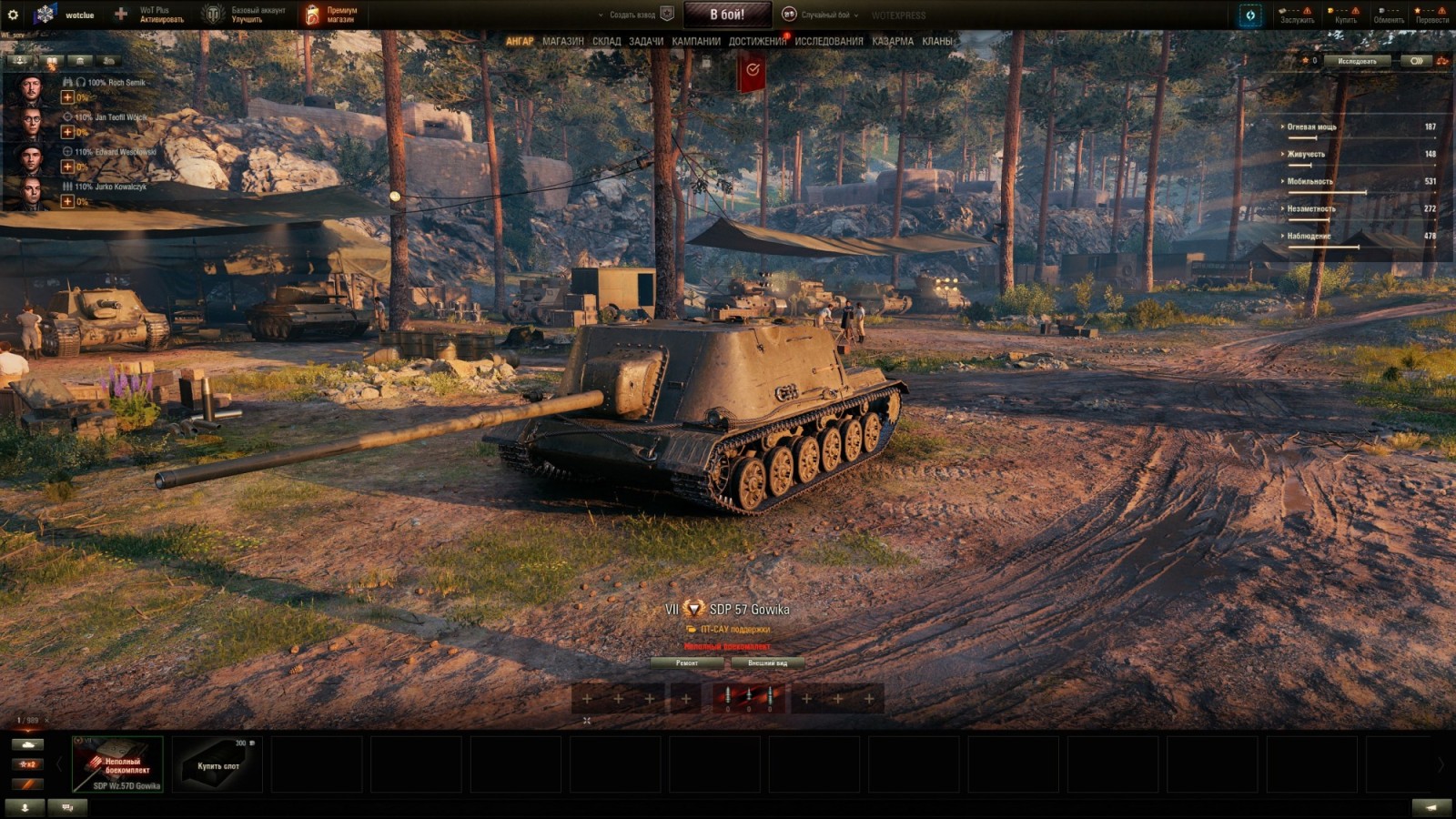This screenshot has height=819, width=1456.
Task: Click the Ремонт repair button
Action: point(687,663)
